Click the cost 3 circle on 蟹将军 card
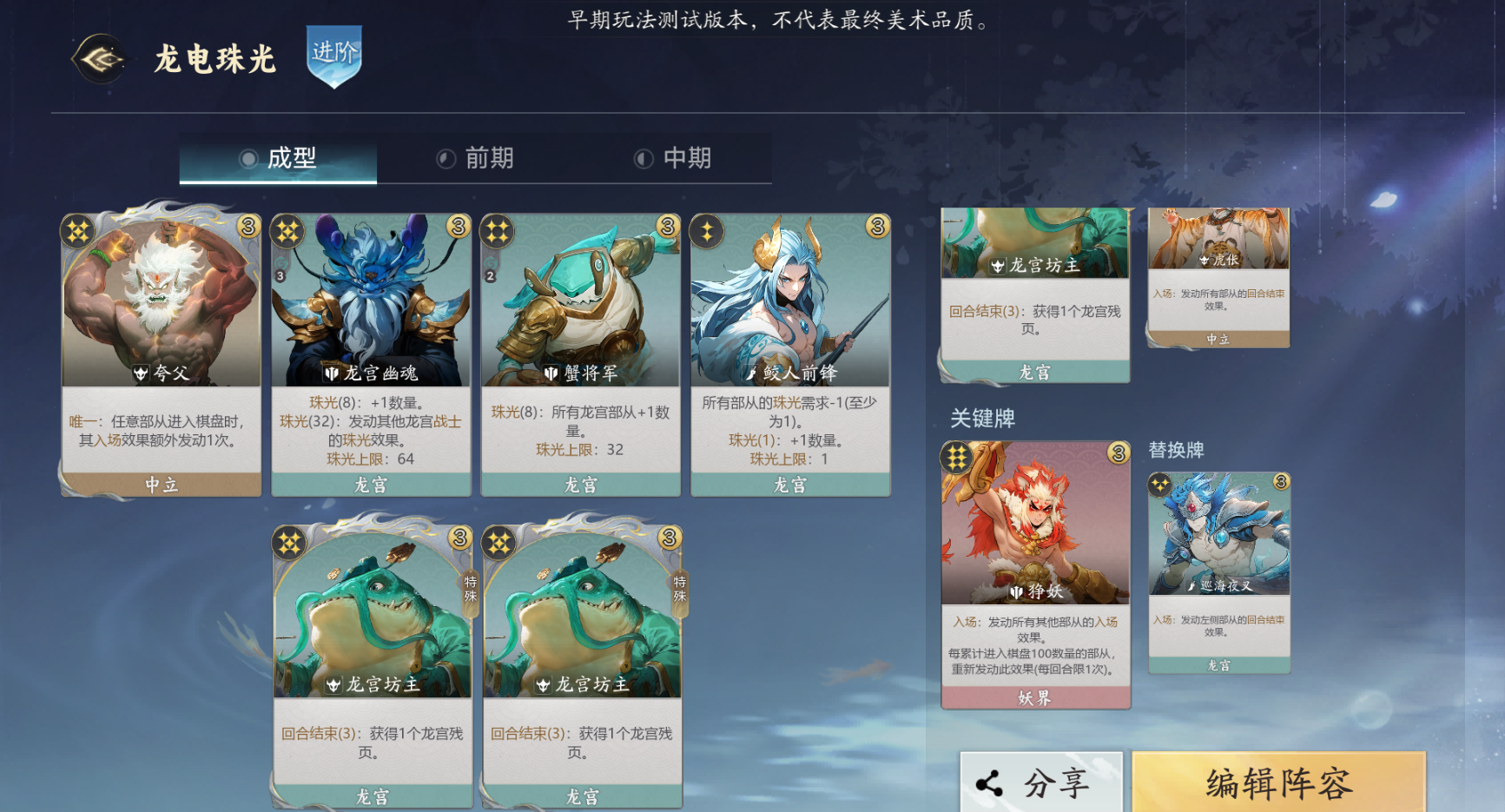 point(668,228)
